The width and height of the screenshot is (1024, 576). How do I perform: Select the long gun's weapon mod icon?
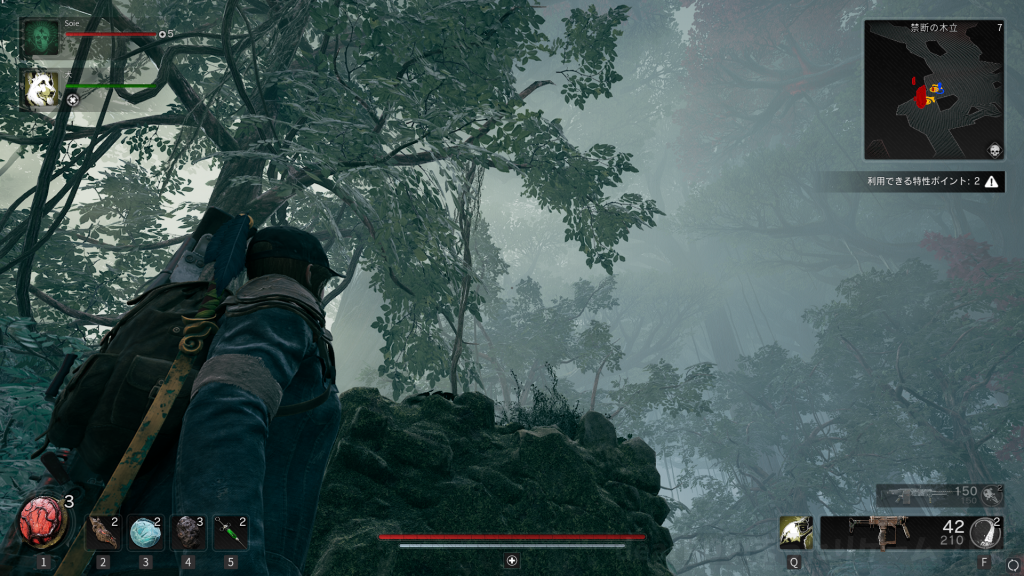tap(992, 495)
